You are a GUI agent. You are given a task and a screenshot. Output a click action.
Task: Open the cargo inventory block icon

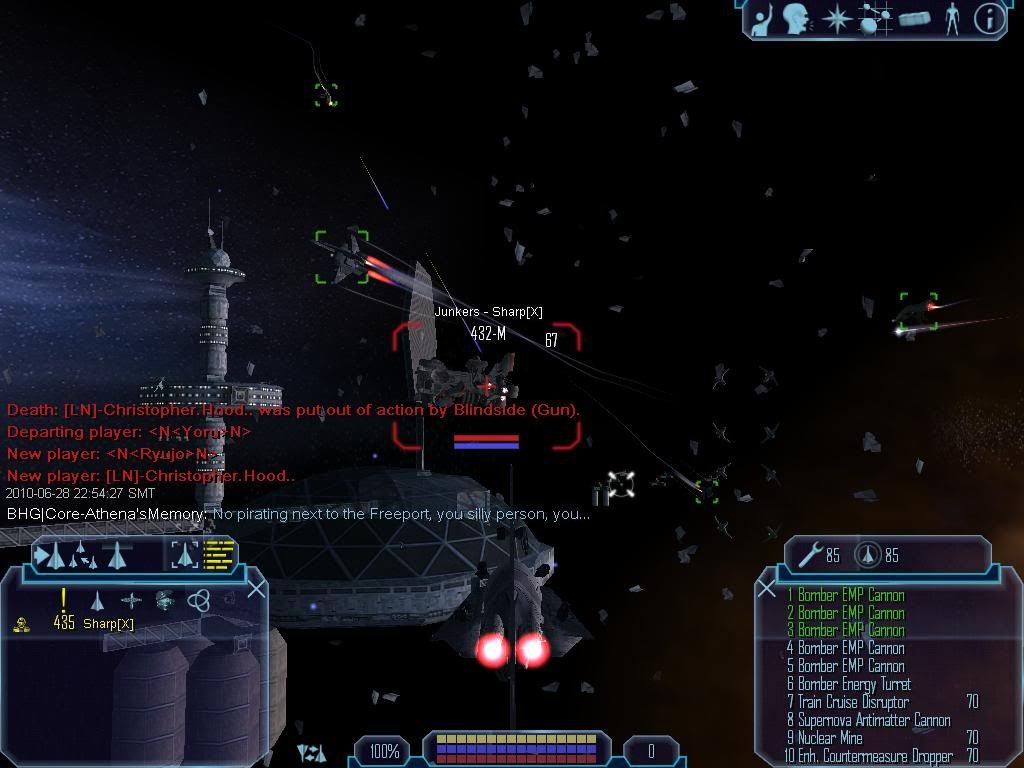[x=915, y=19]
